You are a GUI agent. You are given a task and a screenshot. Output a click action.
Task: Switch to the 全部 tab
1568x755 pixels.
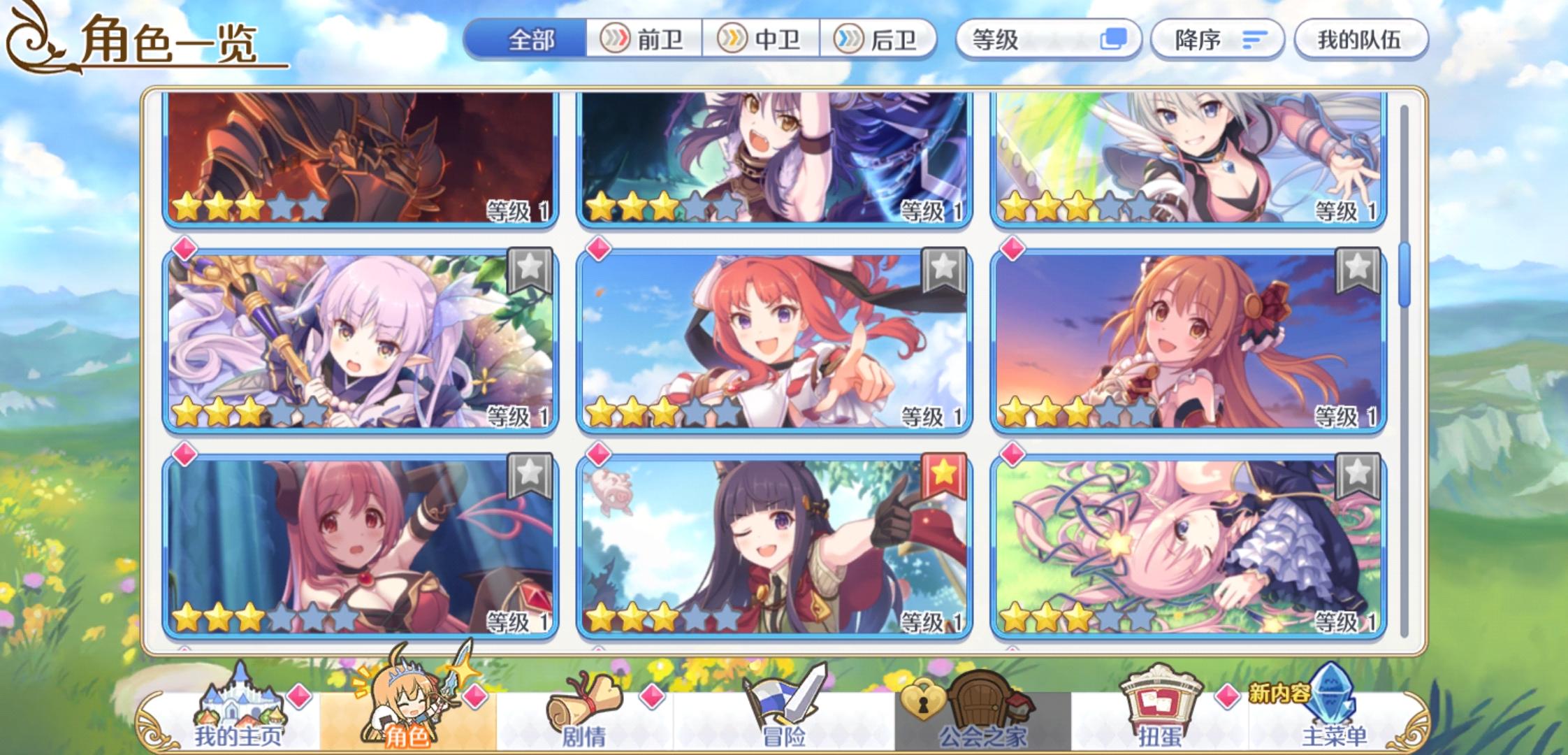tap(531, 41)
